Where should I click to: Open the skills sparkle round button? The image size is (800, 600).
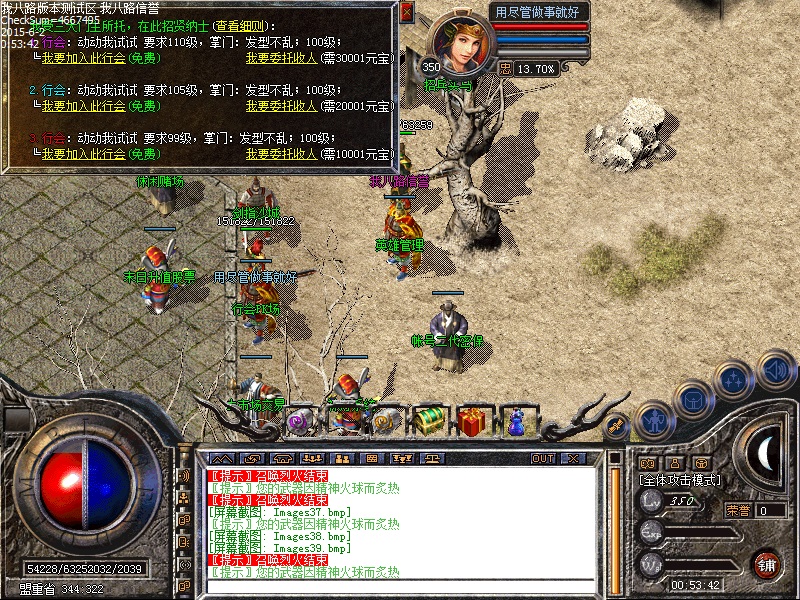pos(735,380)
